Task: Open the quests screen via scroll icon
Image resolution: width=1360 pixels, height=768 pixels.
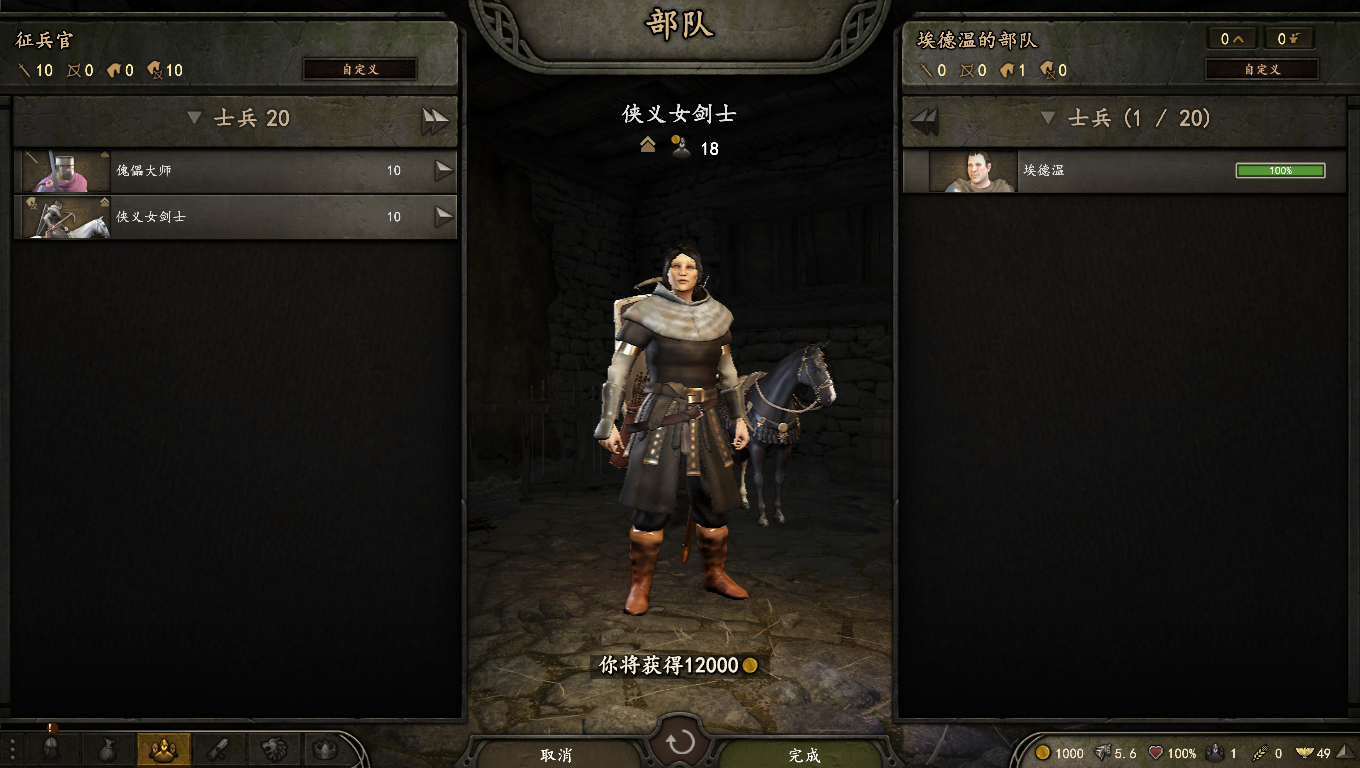Action: 219,748
